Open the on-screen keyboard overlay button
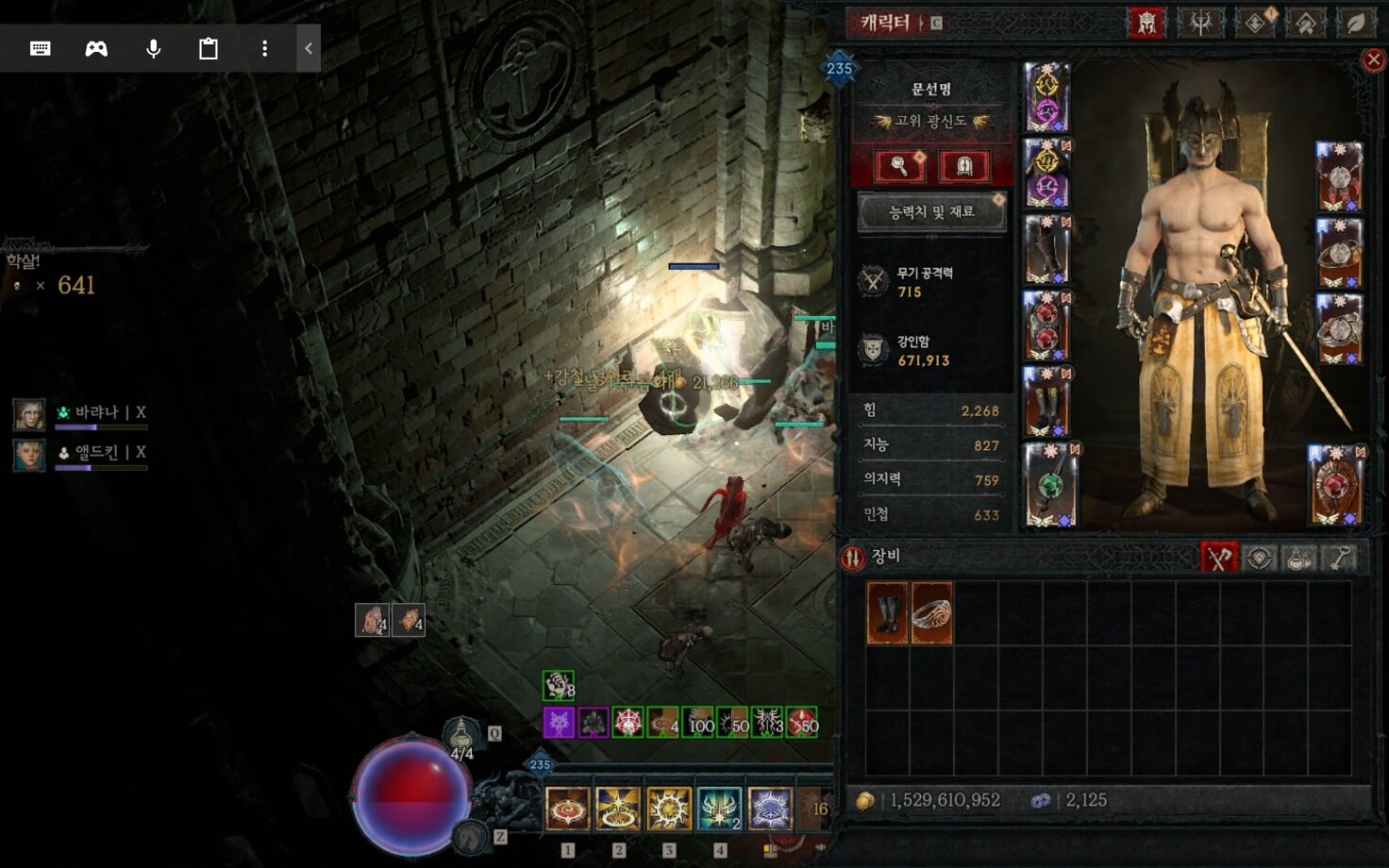The width and height of the screenshot is (1389, 868). [41, 48]
